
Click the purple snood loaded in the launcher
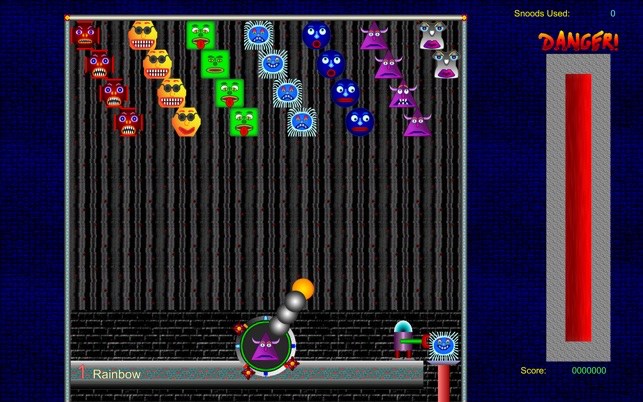click(x=265, y=347)
